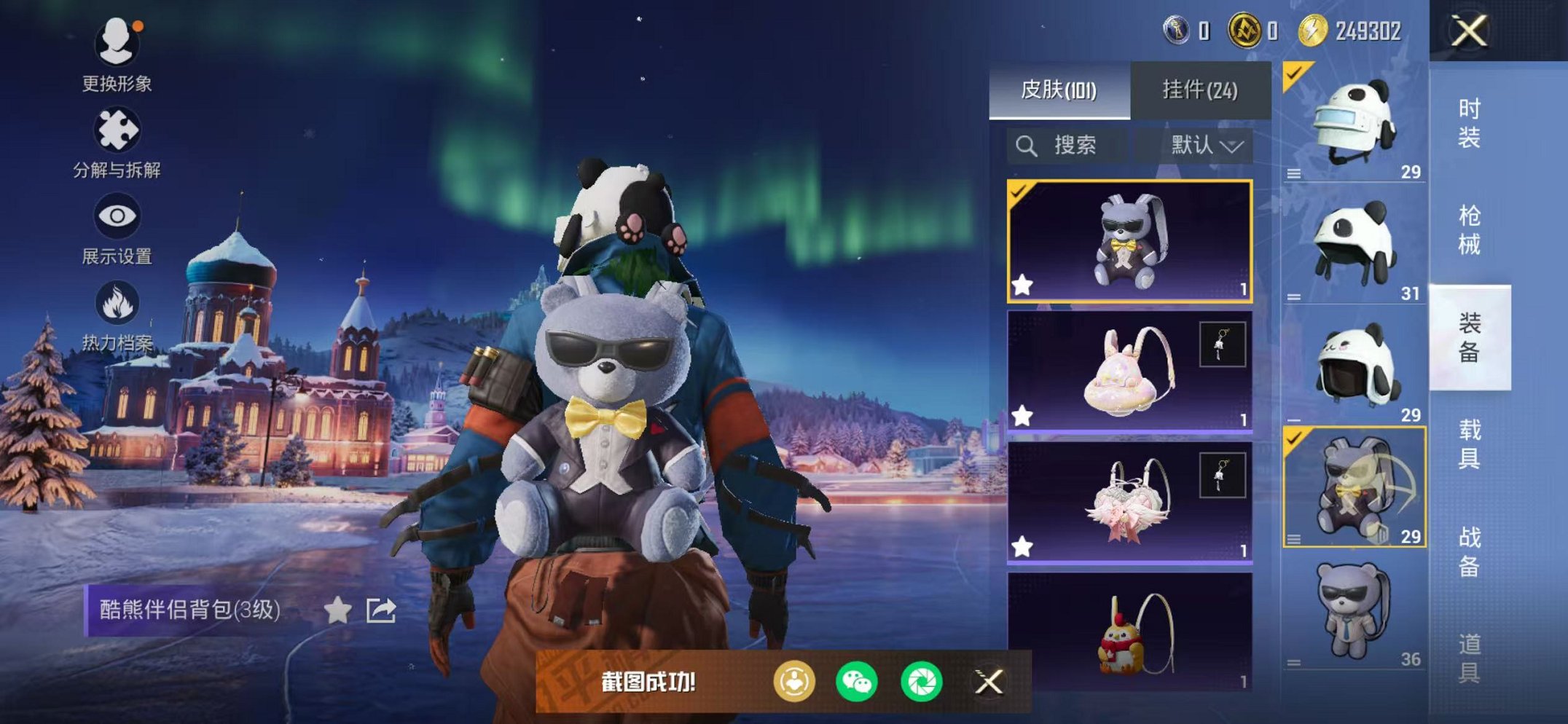Select the pink bunny backpack skin
The image size is (1568, 724).
click(x=1129, y=371)
